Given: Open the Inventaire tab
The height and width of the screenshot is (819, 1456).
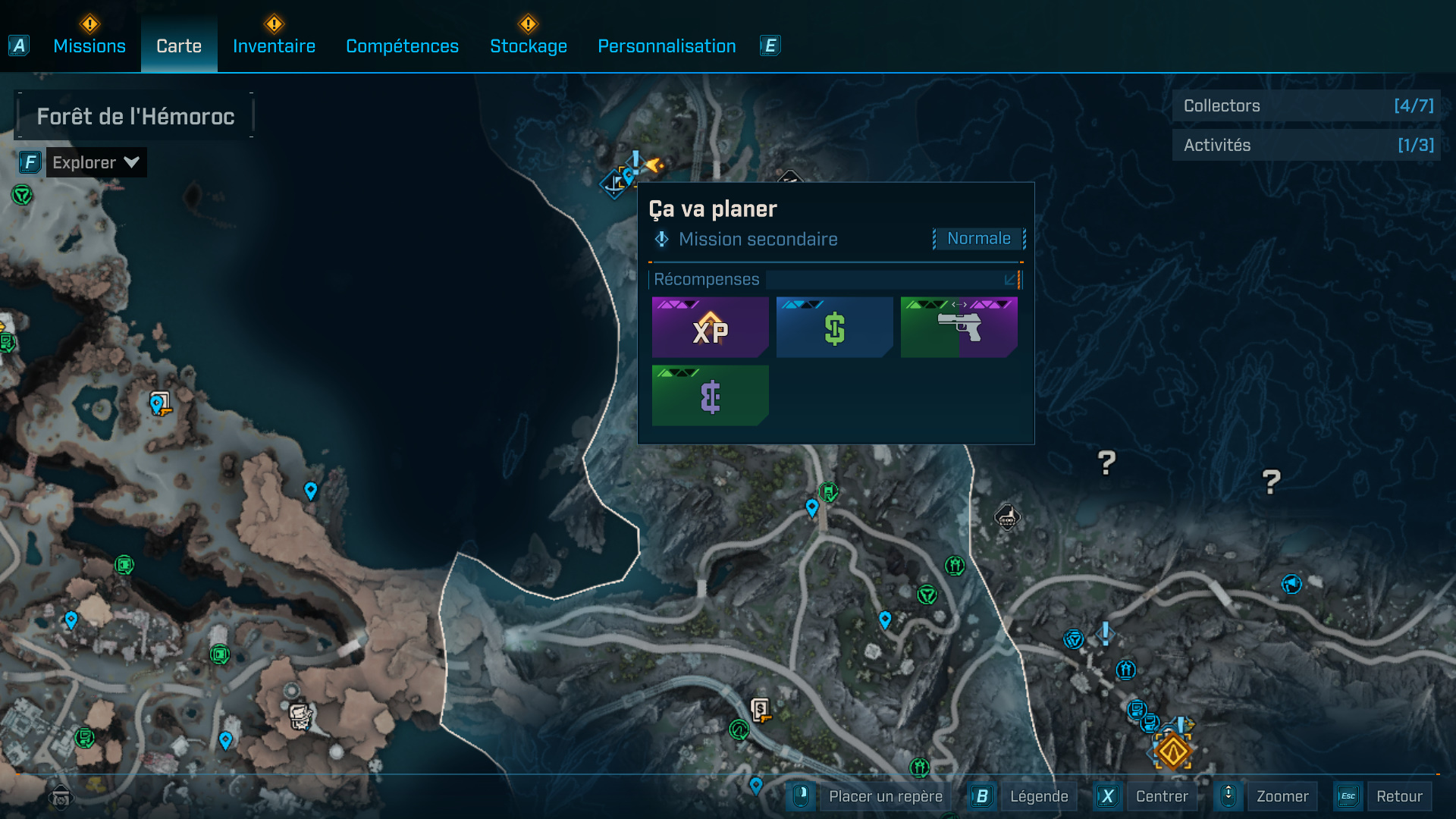Looking at the screenshot, I should 274,46.
